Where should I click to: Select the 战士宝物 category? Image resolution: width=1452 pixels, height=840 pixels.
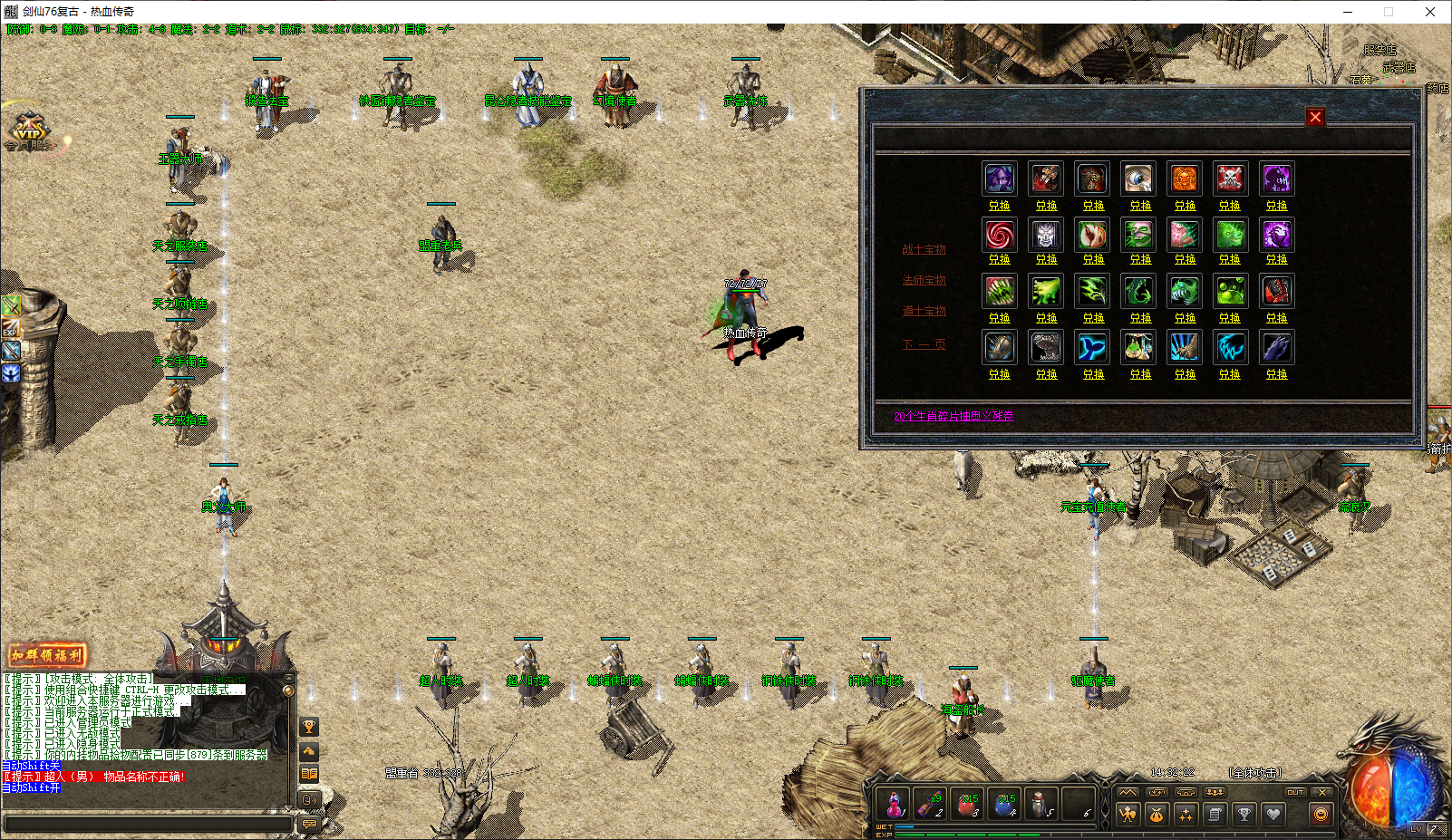[x=924, y=249]
